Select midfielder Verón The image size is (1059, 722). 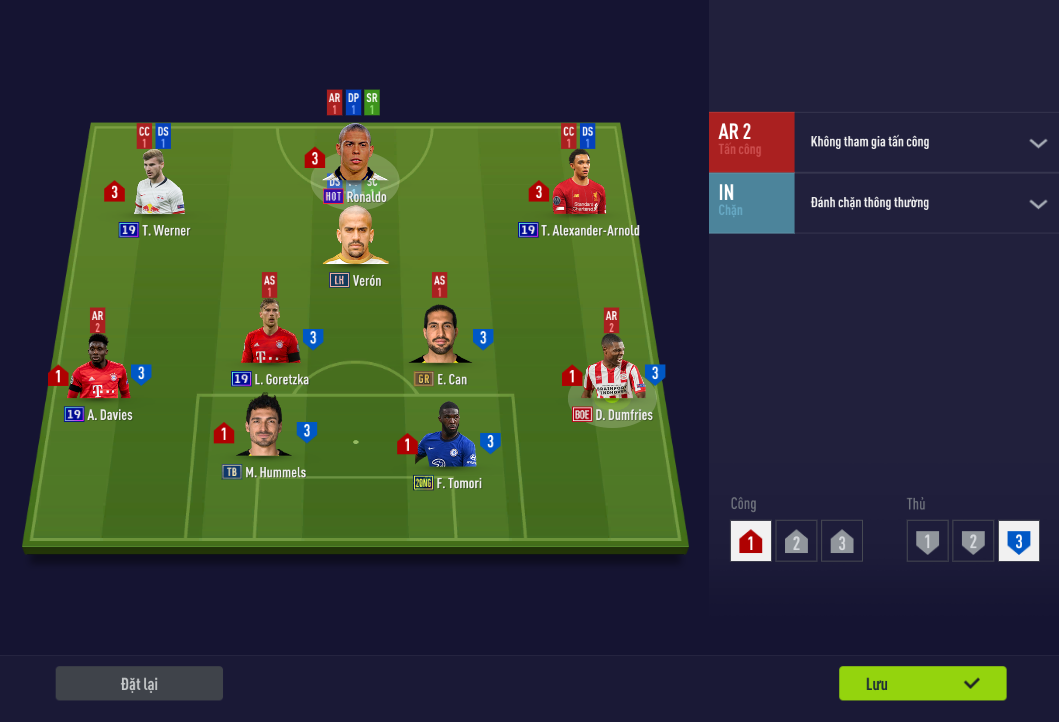click(x=355, y=238)
